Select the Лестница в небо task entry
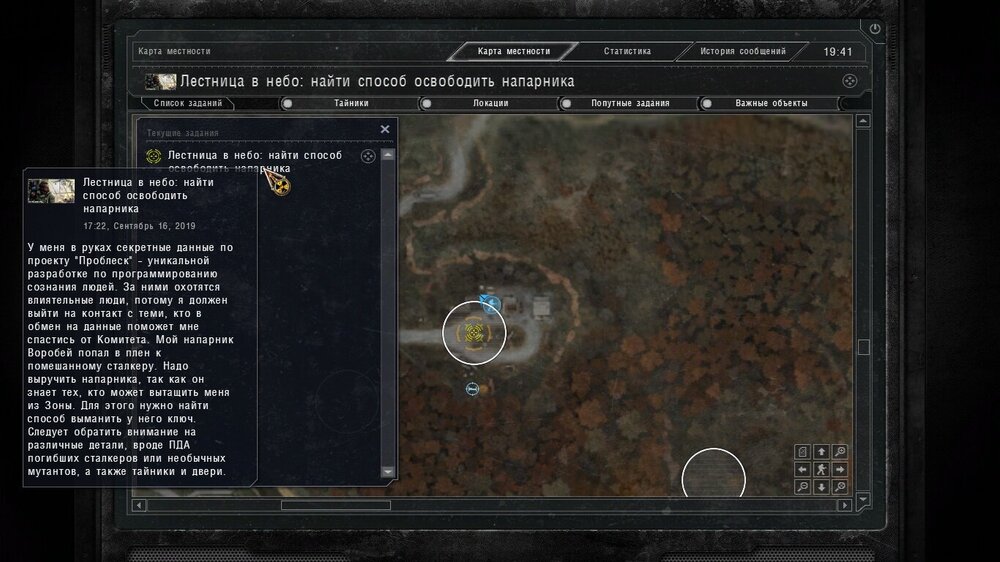 [x=255, y=161]
